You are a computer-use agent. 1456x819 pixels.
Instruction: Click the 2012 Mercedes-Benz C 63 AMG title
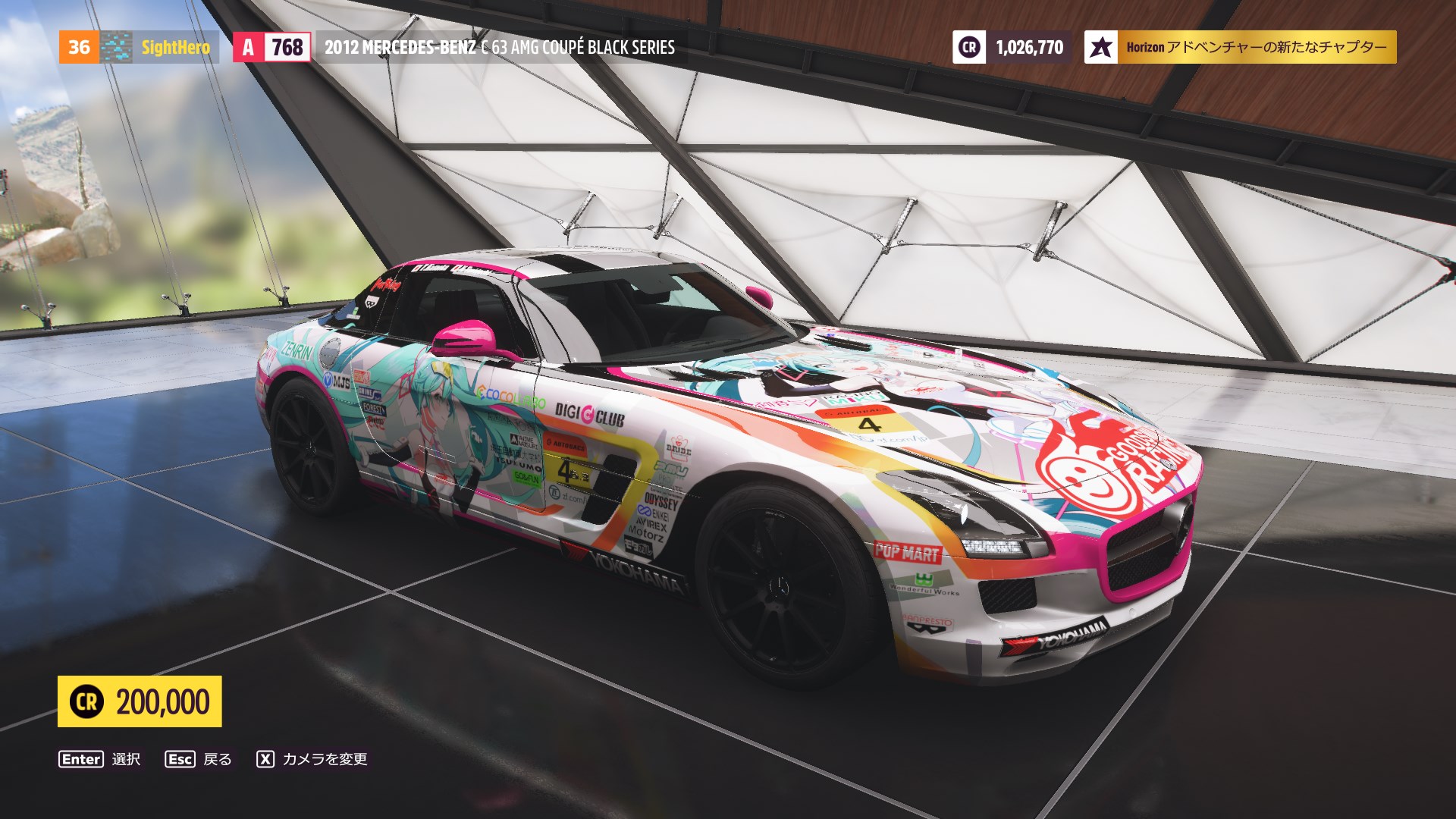point(499,47)
